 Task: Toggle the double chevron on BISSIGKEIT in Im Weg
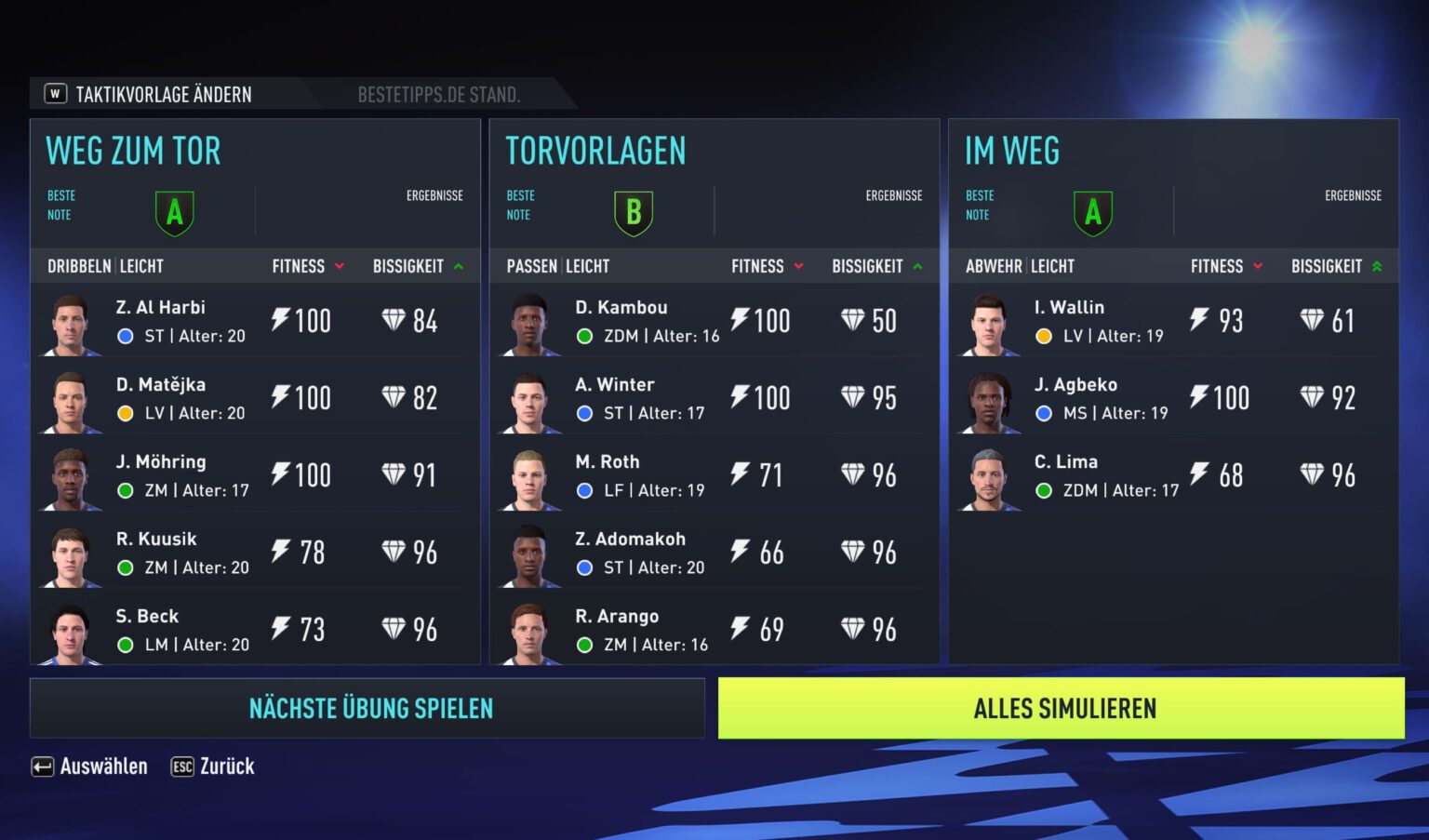1379,267
